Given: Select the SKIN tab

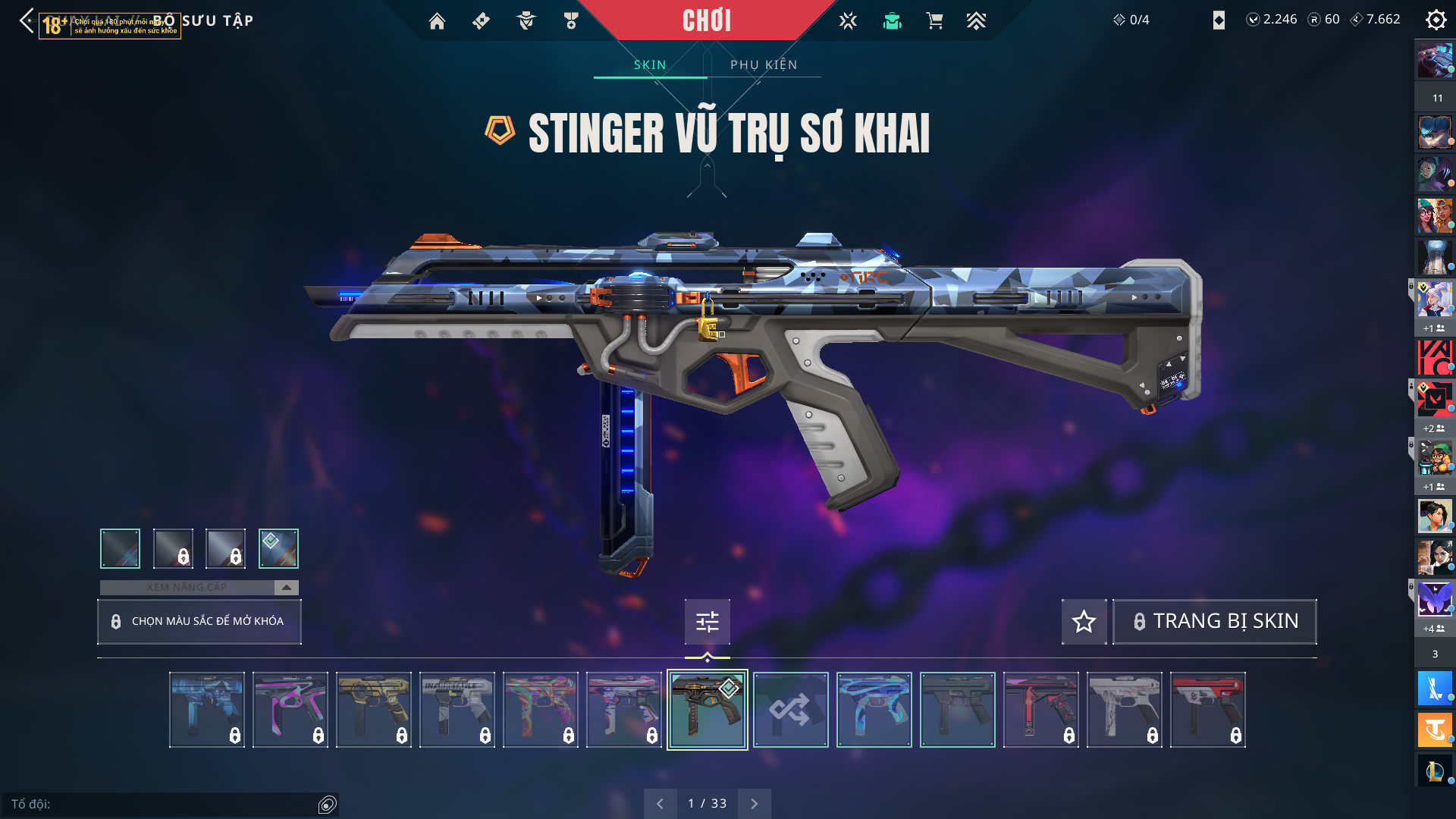Looking at the screenshot, I should coord(650,65).
